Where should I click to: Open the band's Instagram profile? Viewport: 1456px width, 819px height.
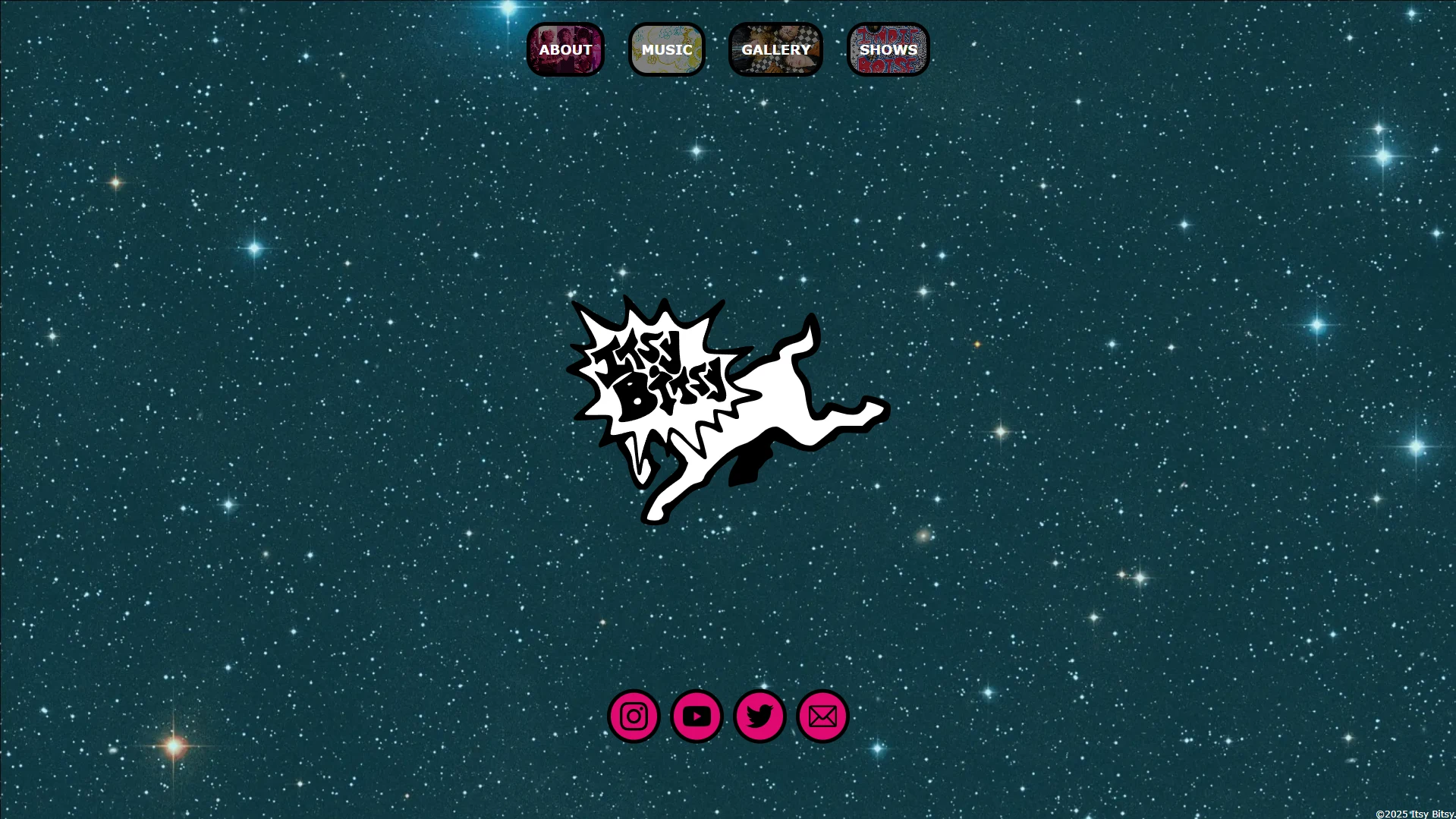[x=634, y=714]
